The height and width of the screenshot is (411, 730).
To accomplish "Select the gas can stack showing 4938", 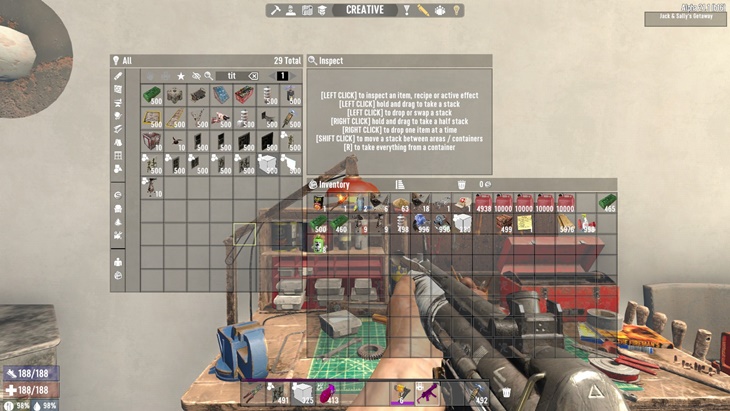I will point(484,203).
